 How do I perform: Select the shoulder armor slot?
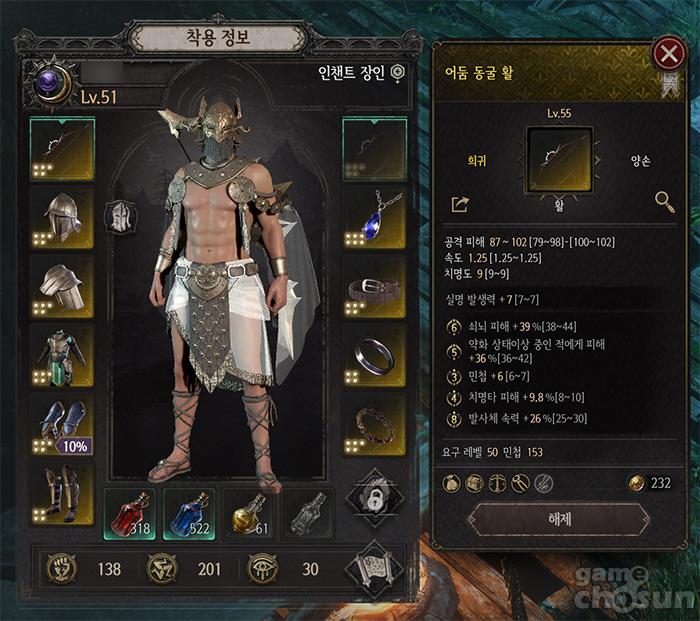tap(62, 286)
